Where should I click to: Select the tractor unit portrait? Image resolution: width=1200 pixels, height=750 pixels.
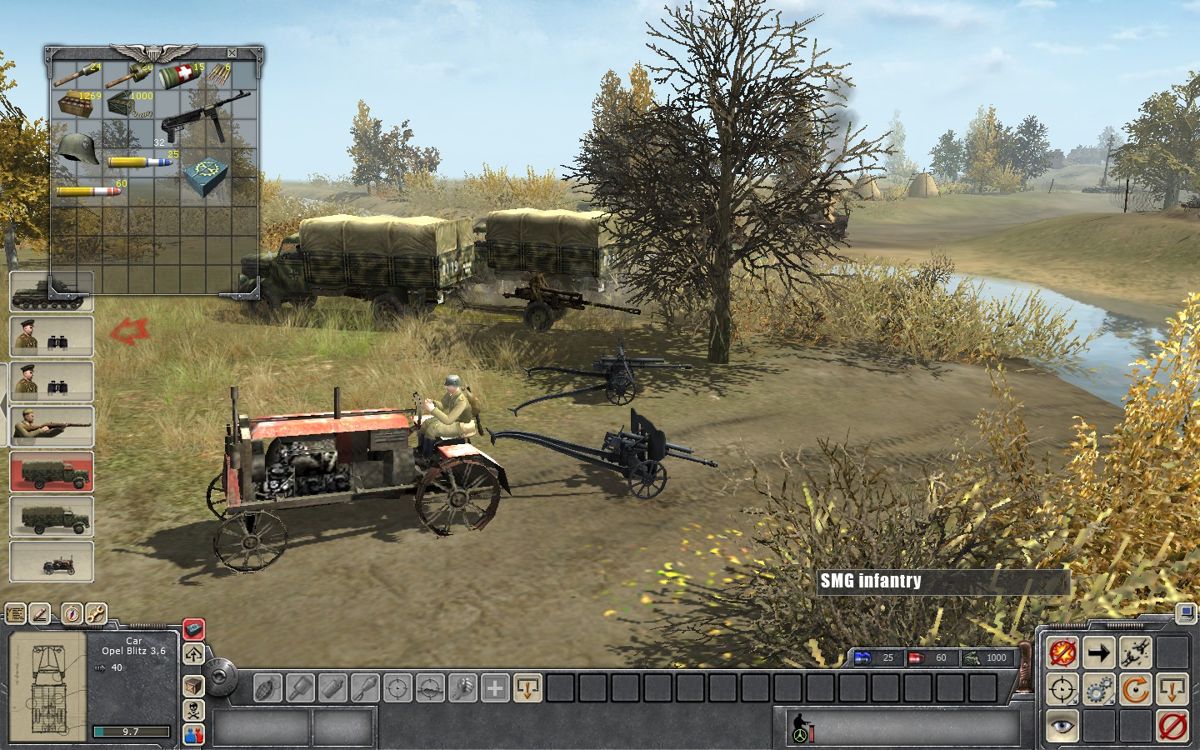tap(52, 561)
